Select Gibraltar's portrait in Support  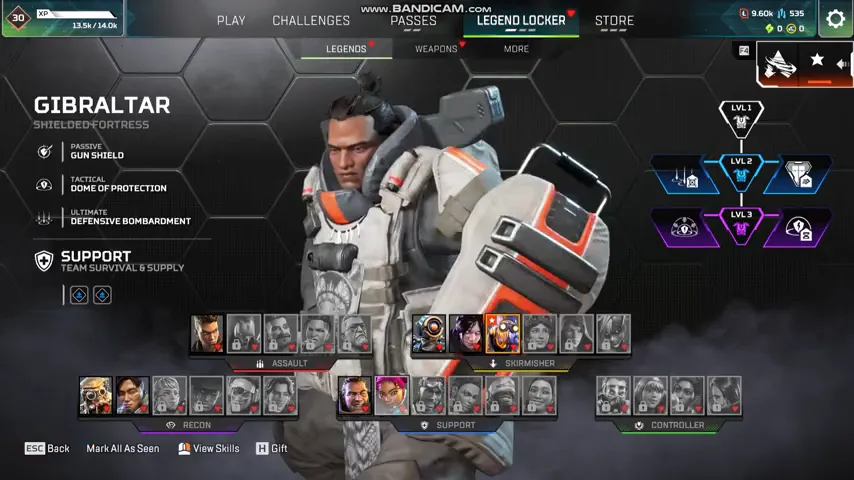tap(354, 396)
